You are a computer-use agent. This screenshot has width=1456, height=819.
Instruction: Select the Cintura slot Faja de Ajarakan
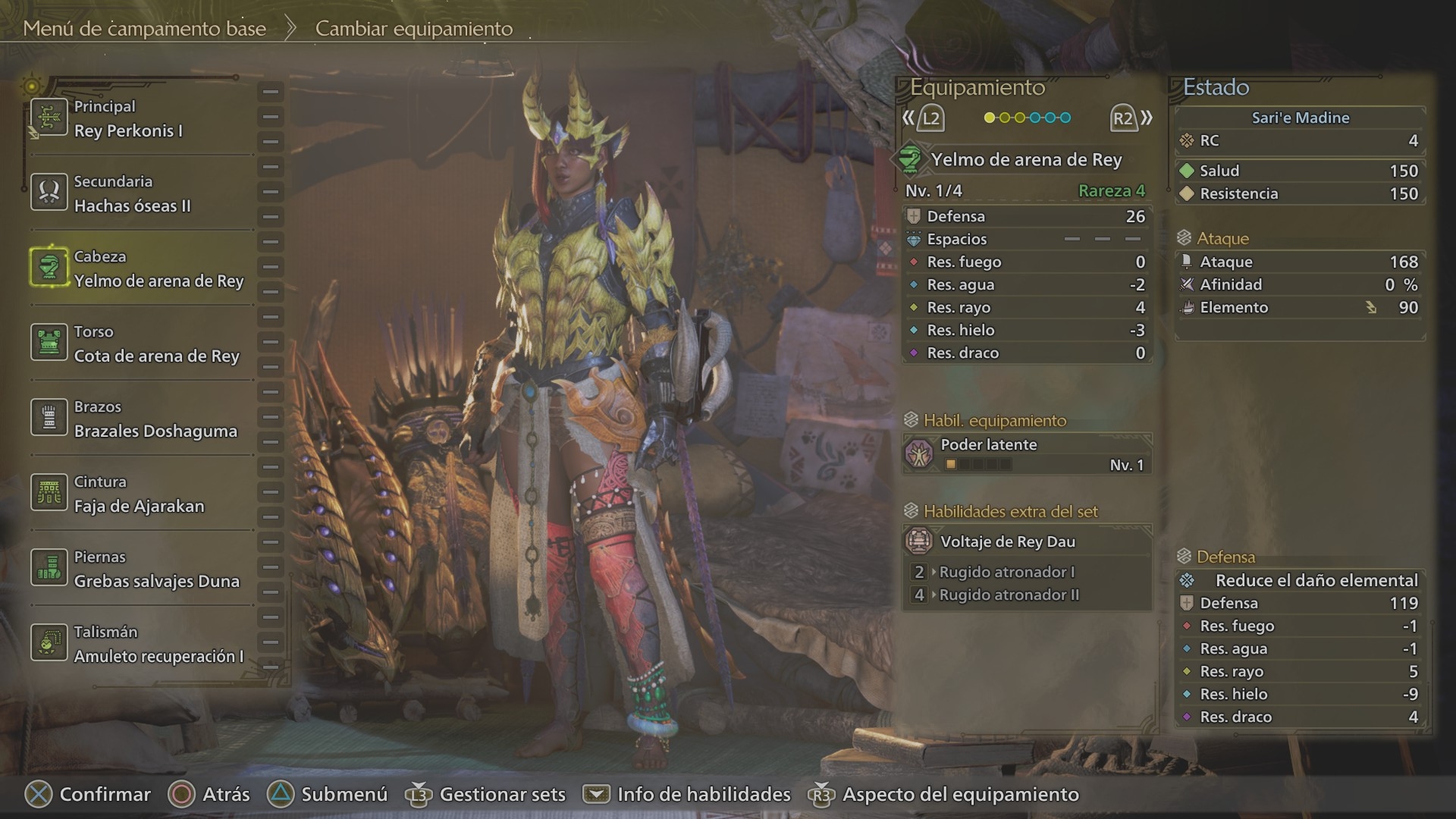[x=140, y=494]
